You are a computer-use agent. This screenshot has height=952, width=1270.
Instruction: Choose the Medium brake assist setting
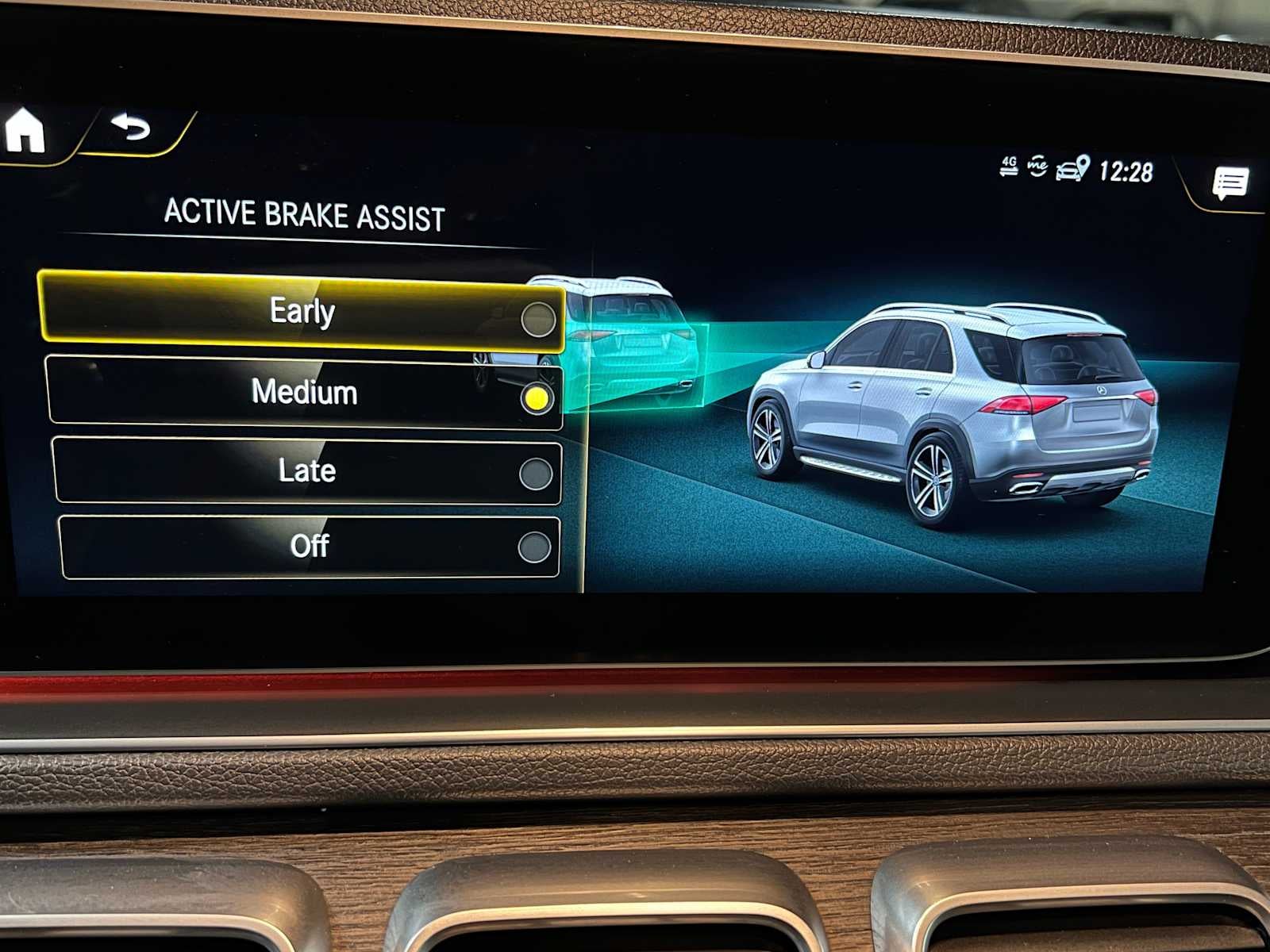[305, 393]
